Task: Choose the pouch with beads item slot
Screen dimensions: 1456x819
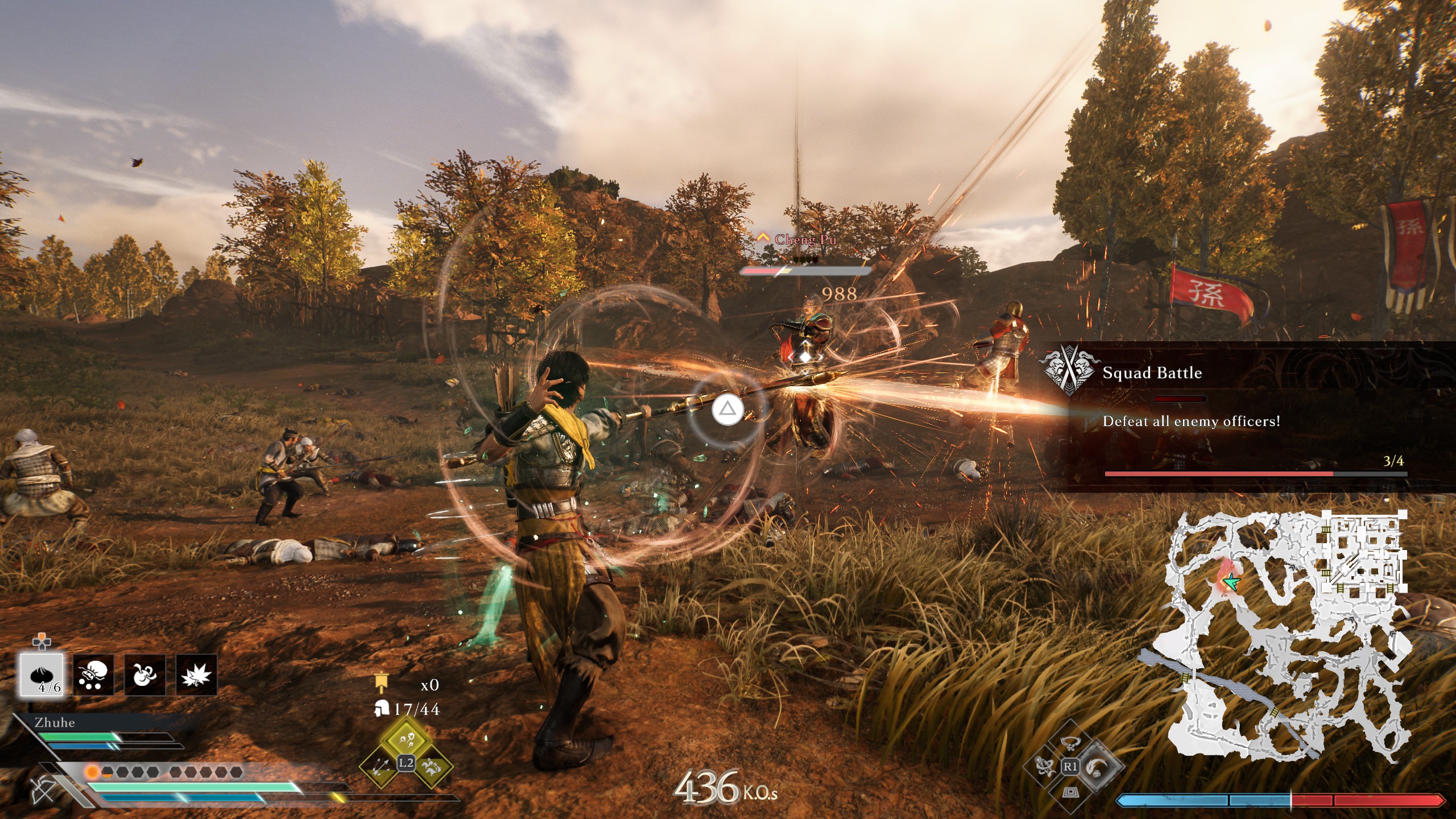Action: (93, 675)
